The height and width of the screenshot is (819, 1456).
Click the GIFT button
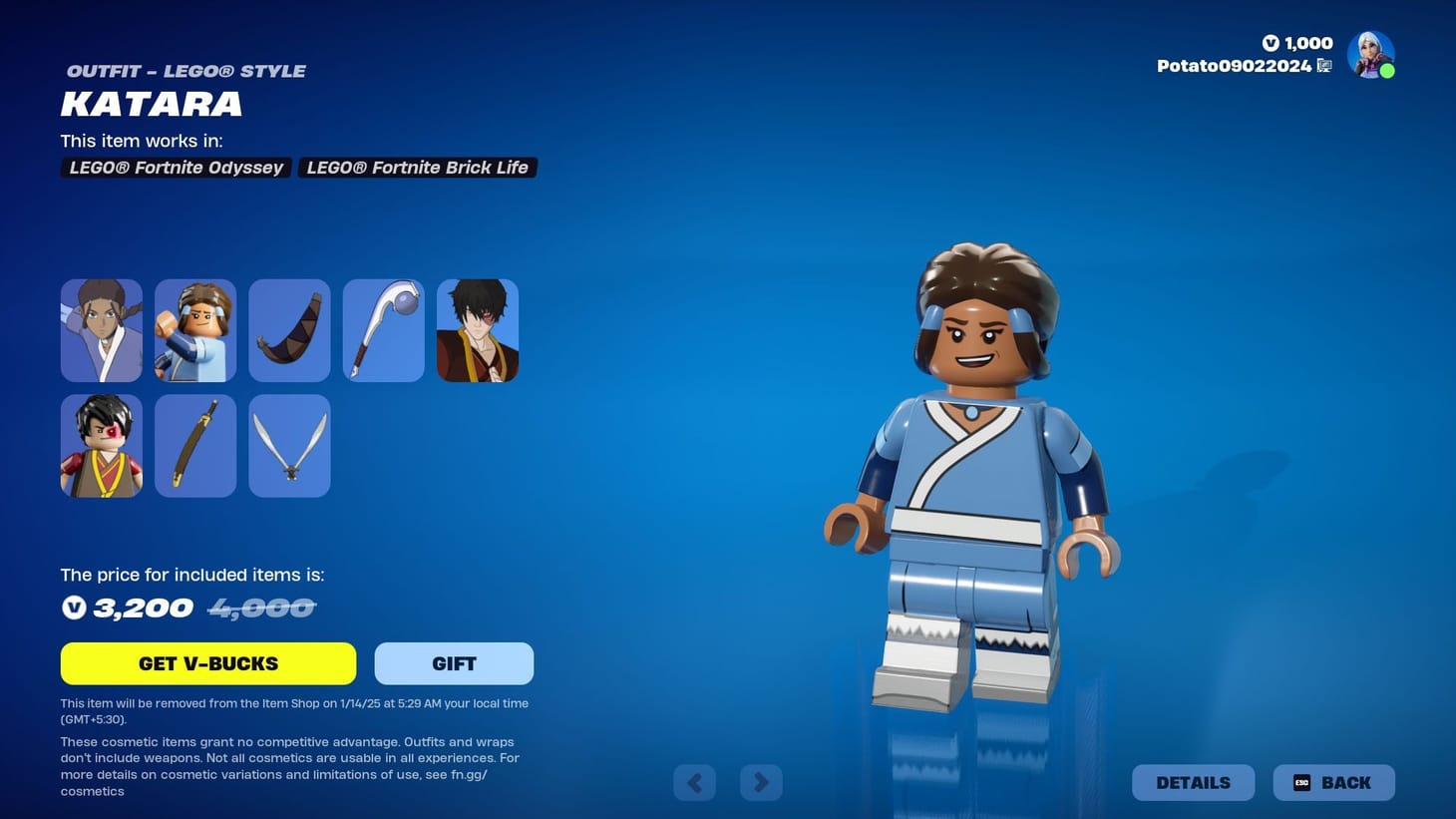coord(454,663)
